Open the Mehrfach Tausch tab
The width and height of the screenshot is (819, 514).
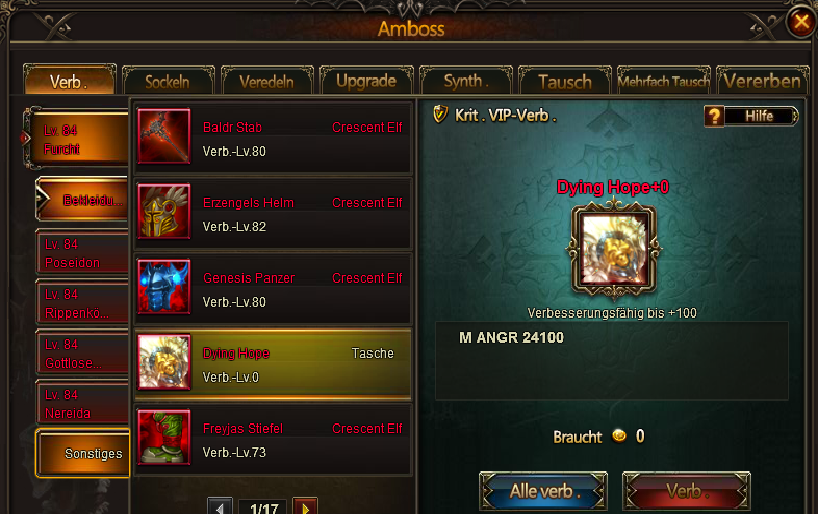tap(663, 81)
